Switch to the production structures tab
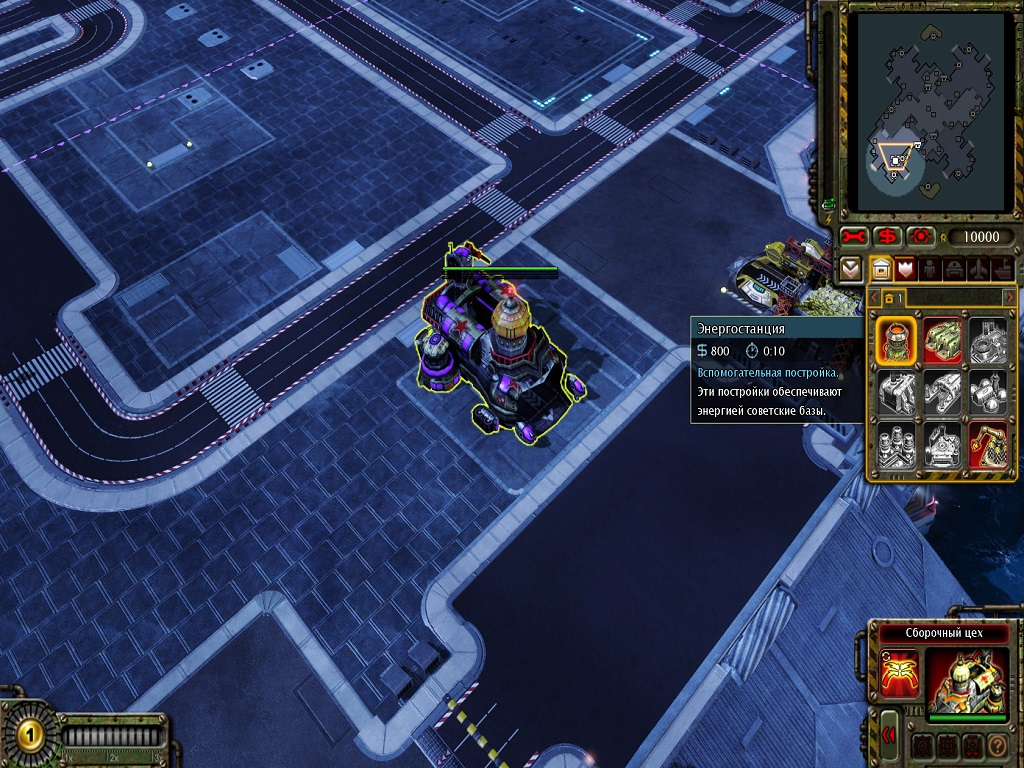 click(881, 269)
